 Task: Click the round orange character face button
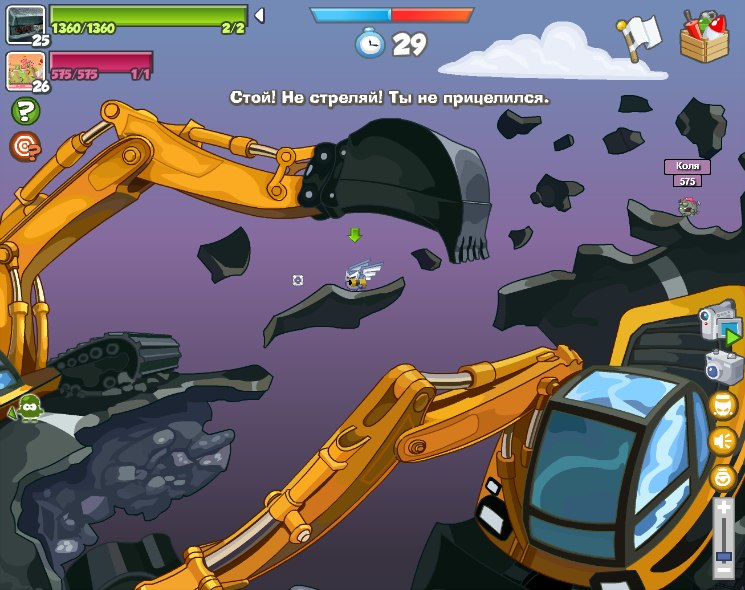[722, 404]
